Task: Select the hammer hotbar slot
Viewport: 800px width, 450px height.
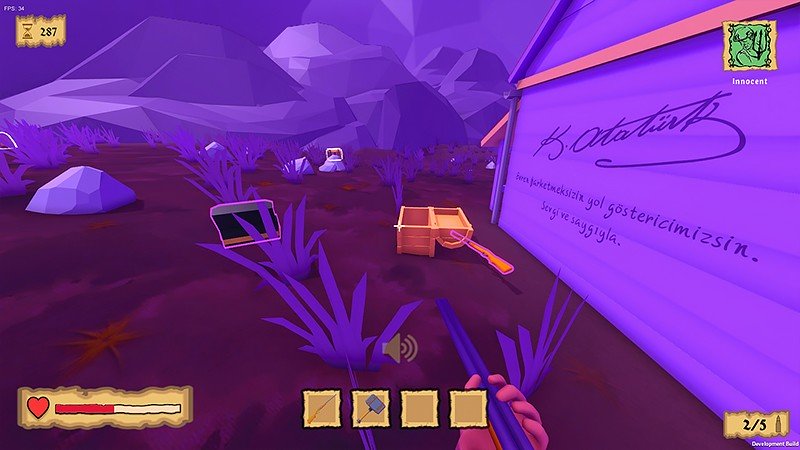Action: pyautogui.click(x=371, y=408)
